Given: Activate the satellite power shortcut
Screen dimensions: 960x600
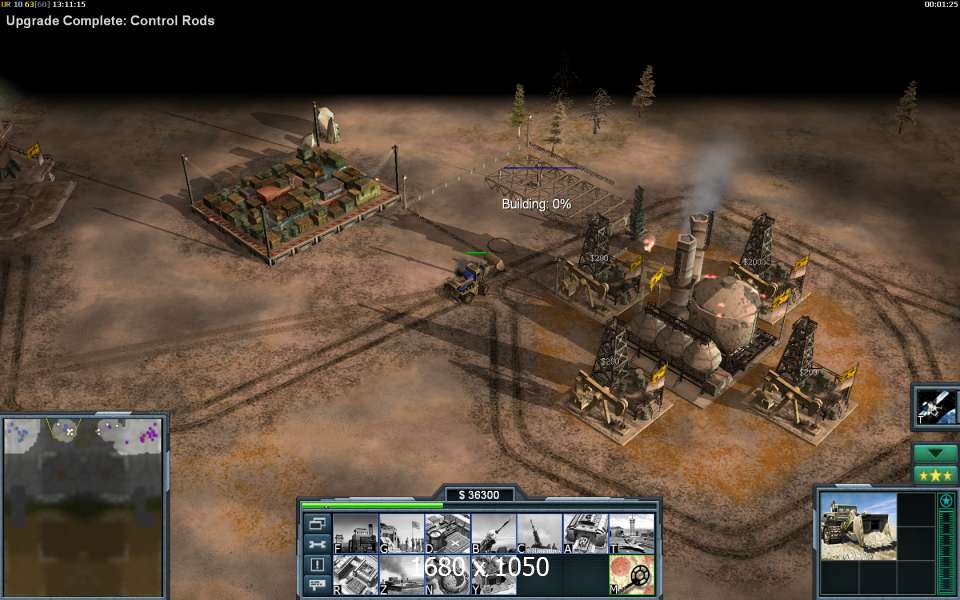Looking at the screenshot, I should coord(937,408).
